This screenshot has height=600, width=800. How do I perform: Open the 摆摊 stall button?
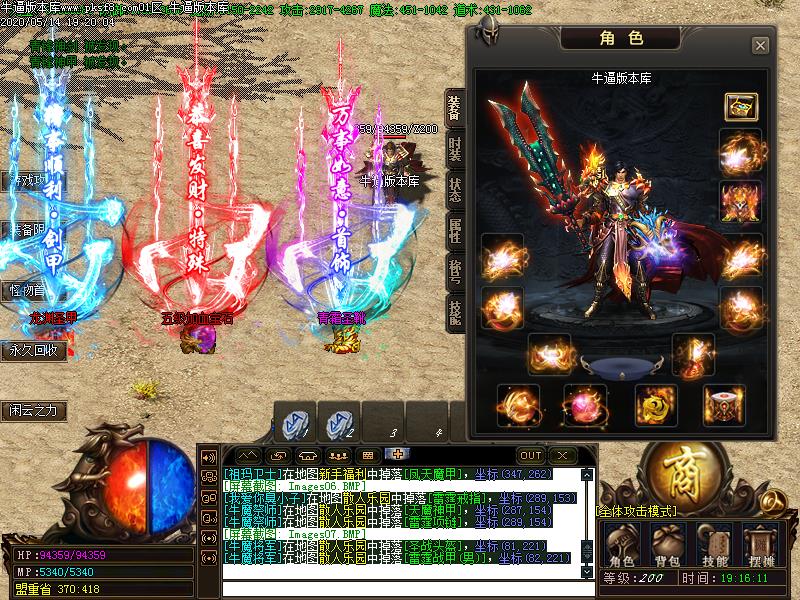pyautogui.click(x=760, y=547)
